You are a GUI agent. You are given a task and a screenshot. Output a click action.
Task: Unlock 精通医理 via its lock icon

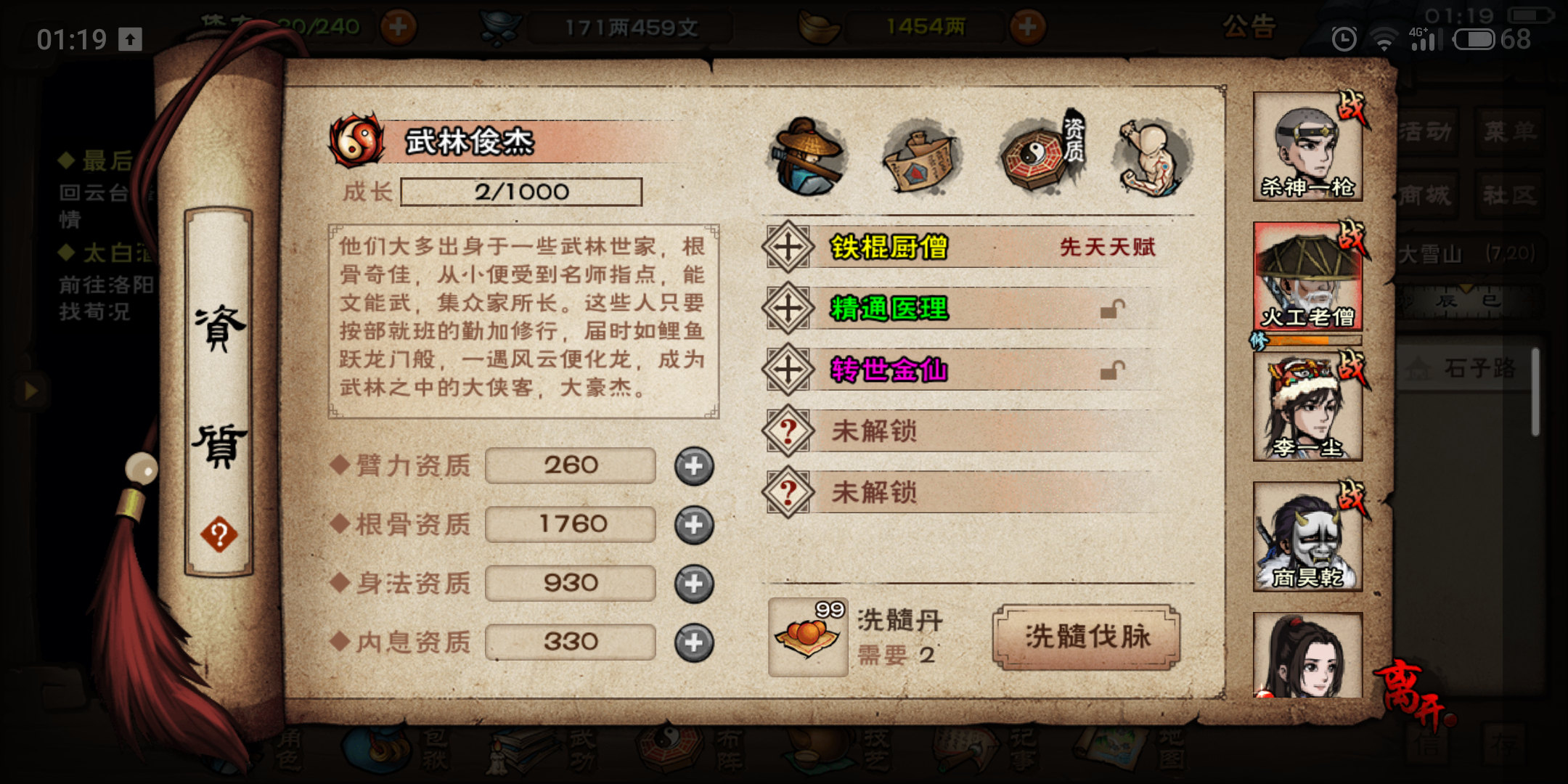[1111, 309]
